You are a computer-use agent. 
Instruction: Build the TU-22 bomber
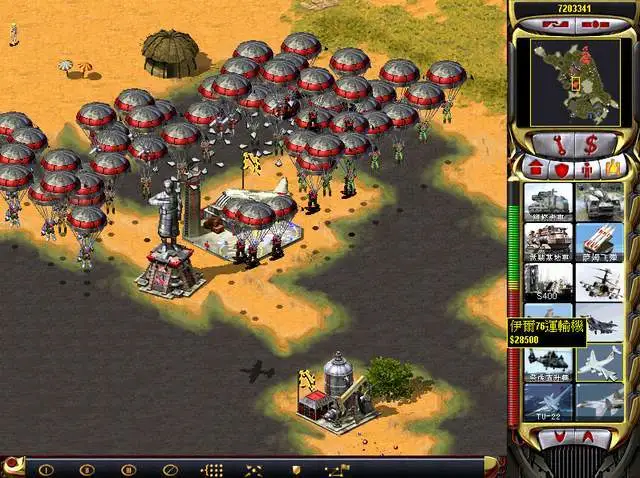[547, 401]
